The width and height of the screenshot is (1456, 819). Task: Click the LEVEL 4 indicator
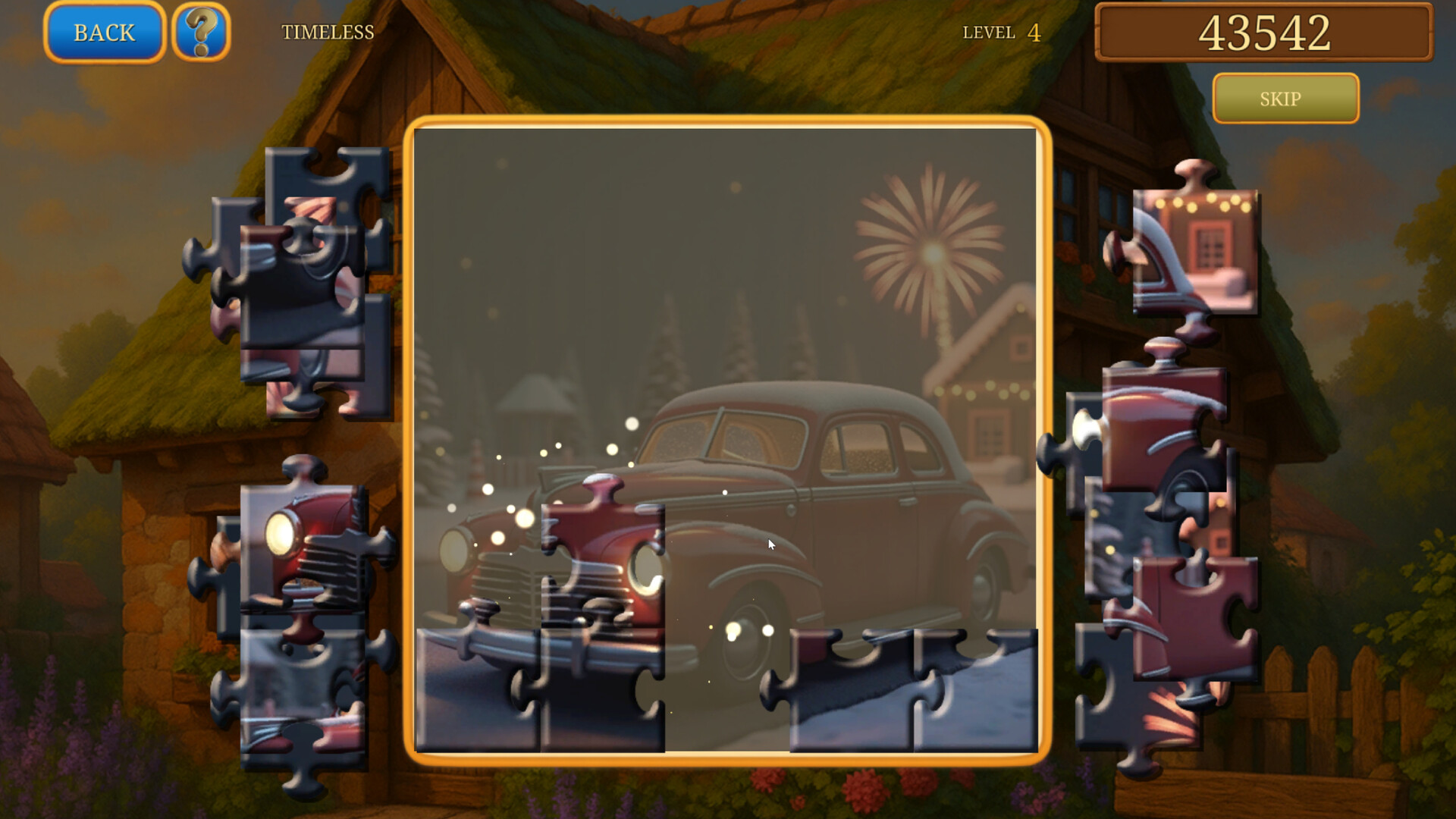coord(999,33)
